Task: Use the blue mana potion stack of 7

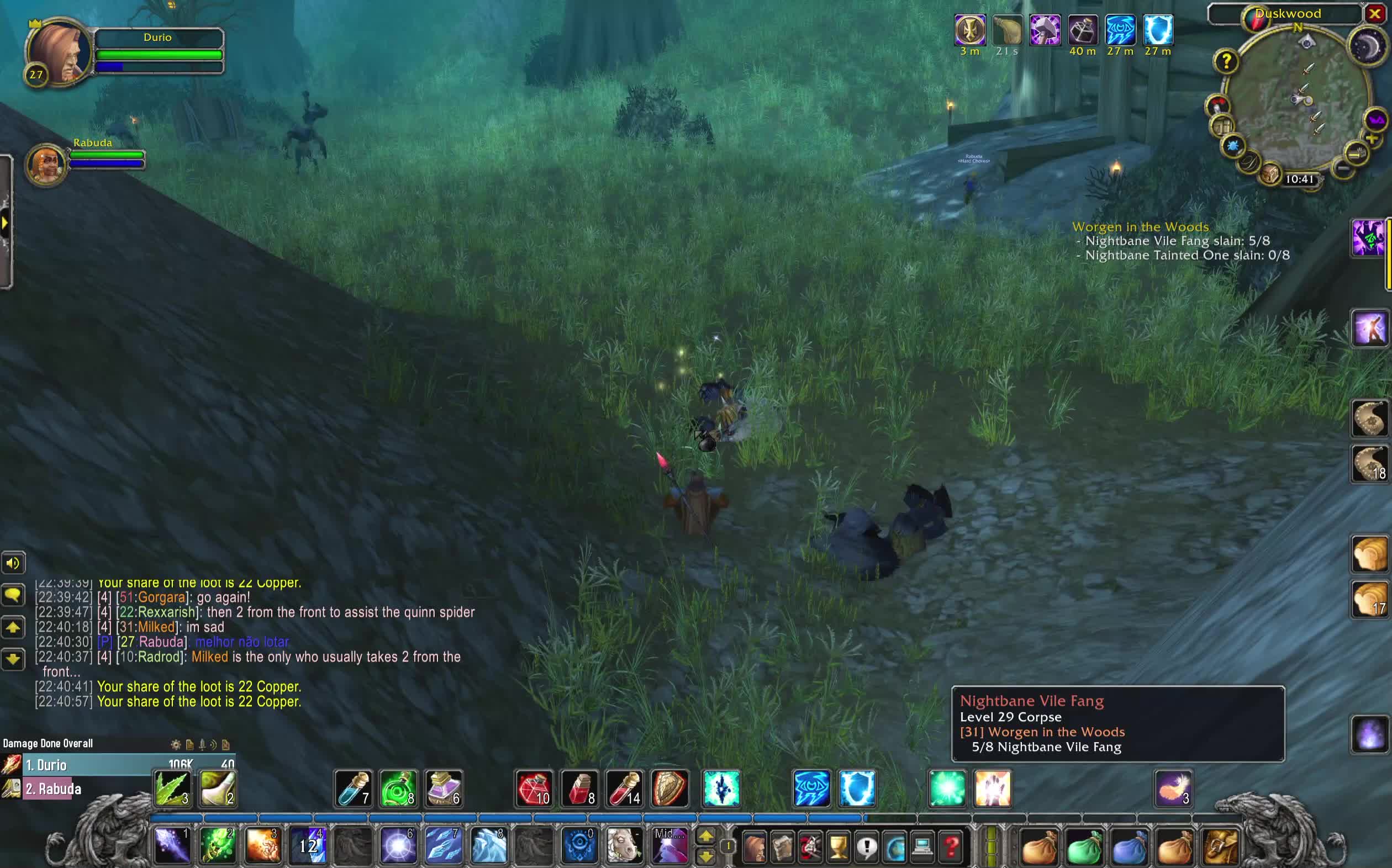Action: coord(353,788)
